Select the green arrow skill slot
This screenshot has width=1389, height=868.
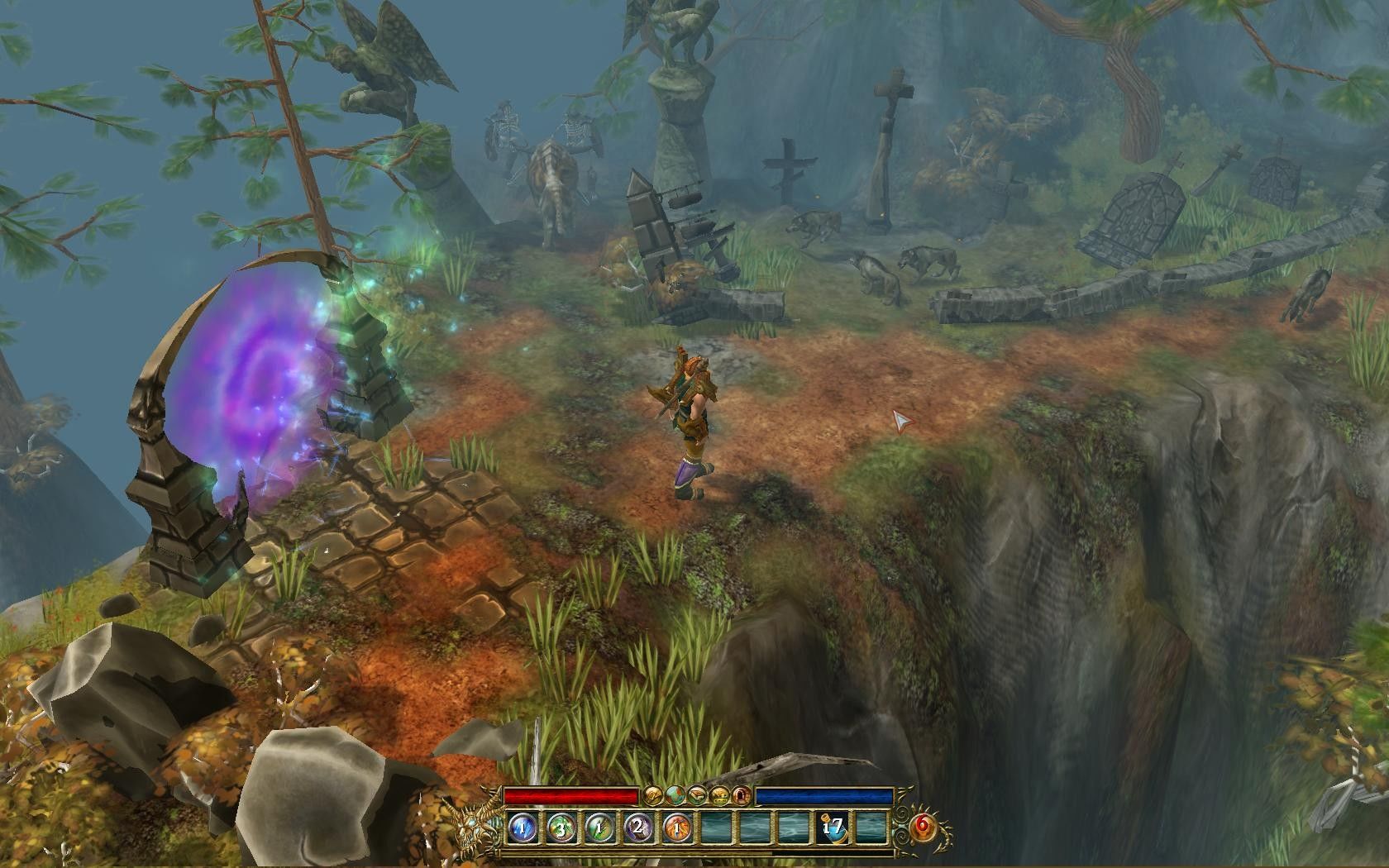click(599, 827)
